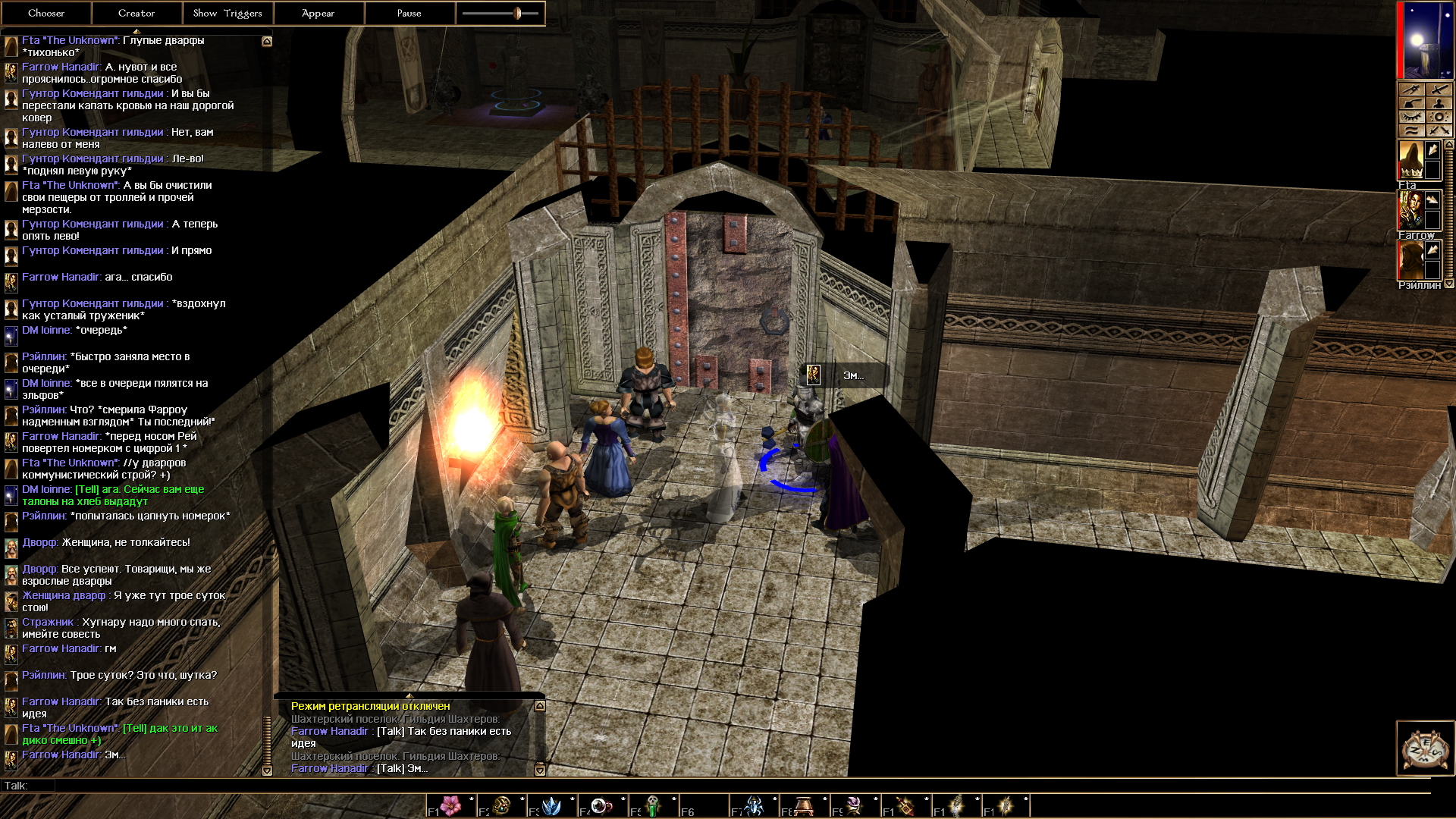Open the compass icon in bottom-right corner
Screen dimensions: 1456x819
[x=1425, y=748]
